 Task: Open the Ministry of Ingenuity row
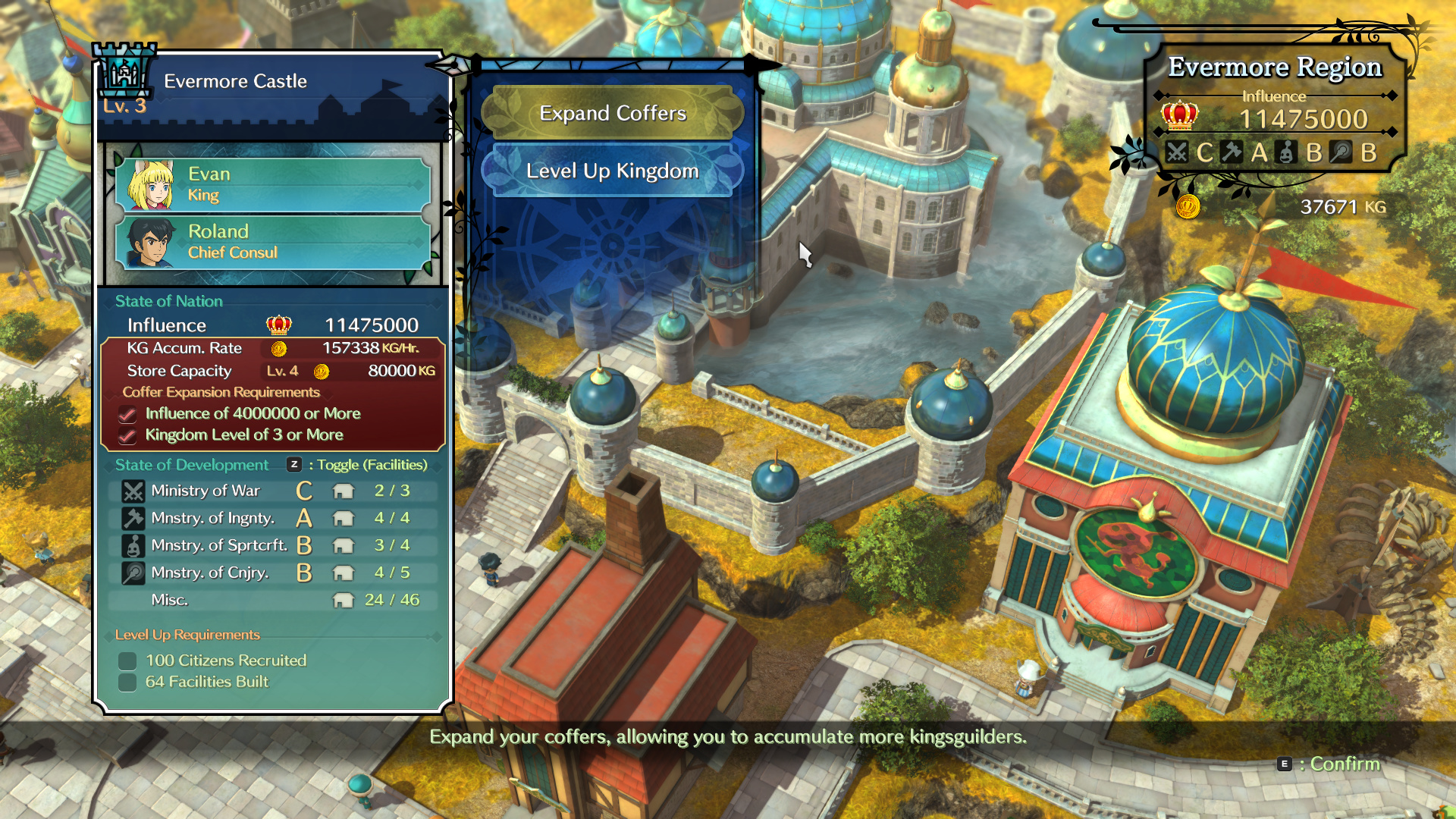tap(273, 518)
